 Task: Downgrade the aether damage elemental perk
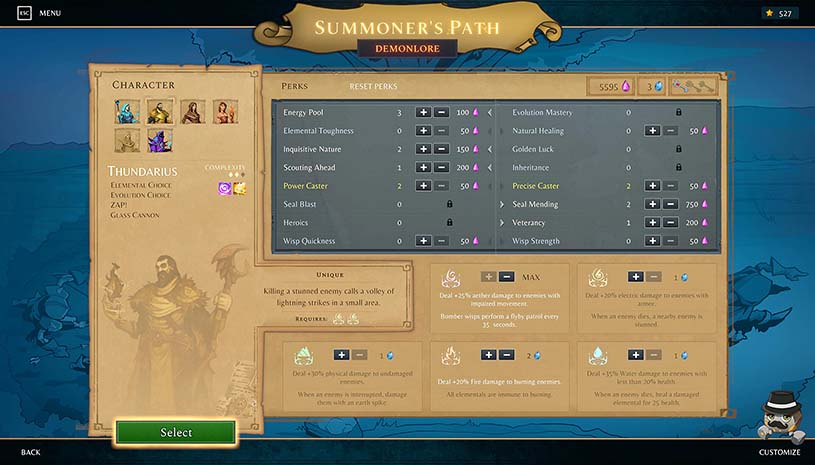pyautogui.click(x=506, y=277)
